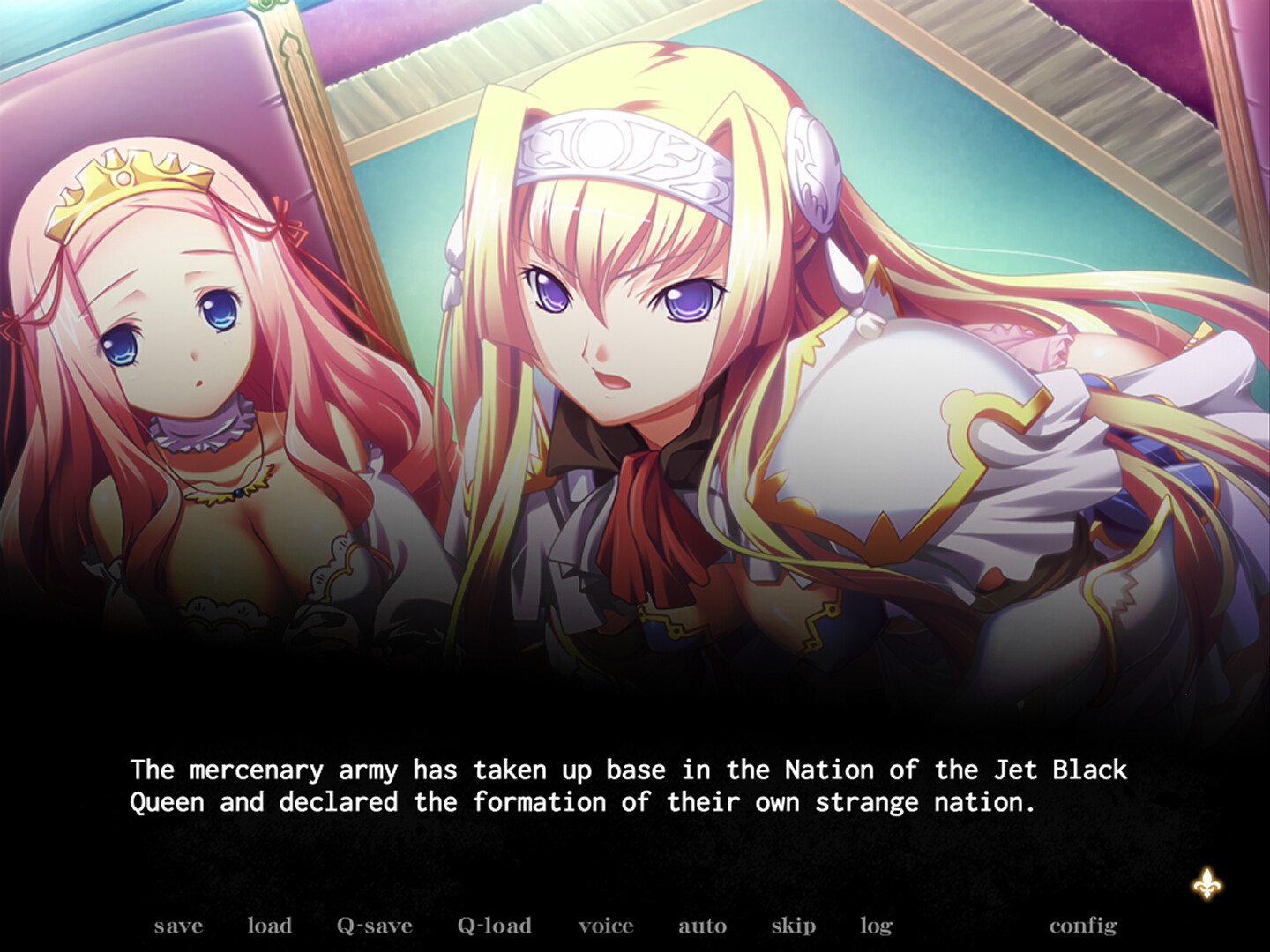
Task: Toggle automatic text advancement with auto
Action: 702,926
